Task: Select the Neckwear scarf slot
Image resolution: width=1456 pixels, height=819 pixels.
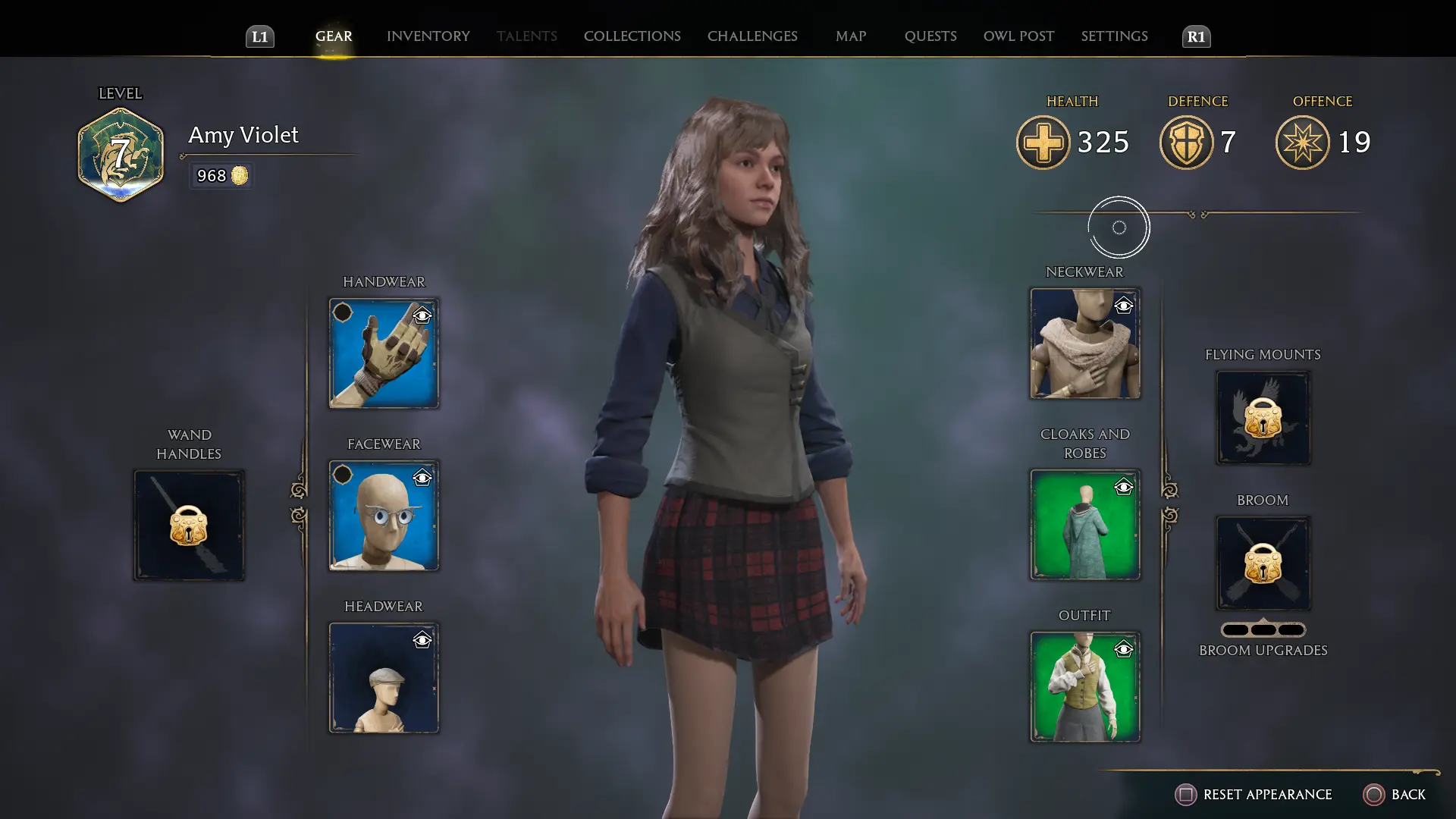Action: (x=1084, y=344)
